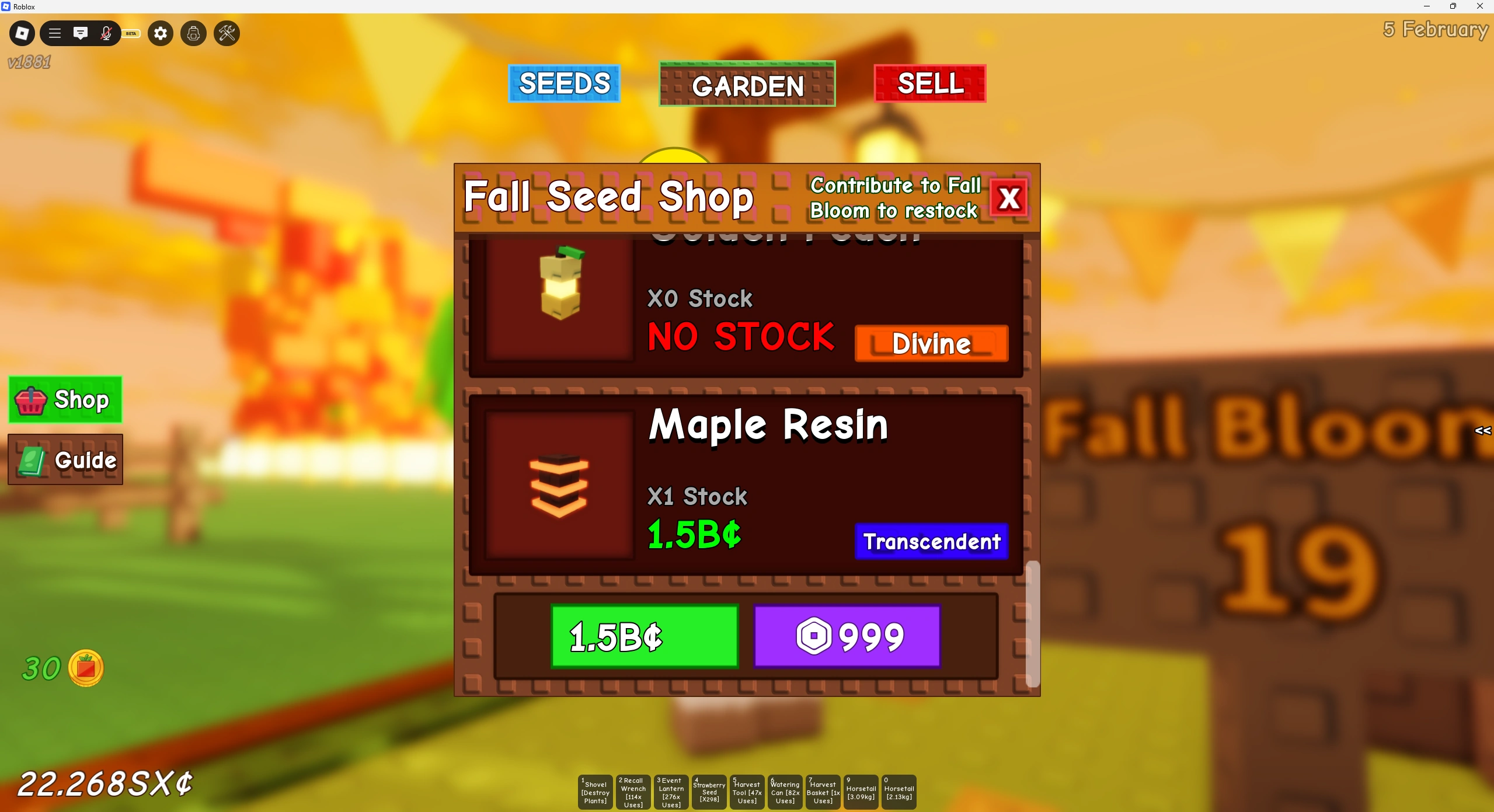
Task: Purchase Maple Resin with 999 Robux
Action: pos(846,637)
